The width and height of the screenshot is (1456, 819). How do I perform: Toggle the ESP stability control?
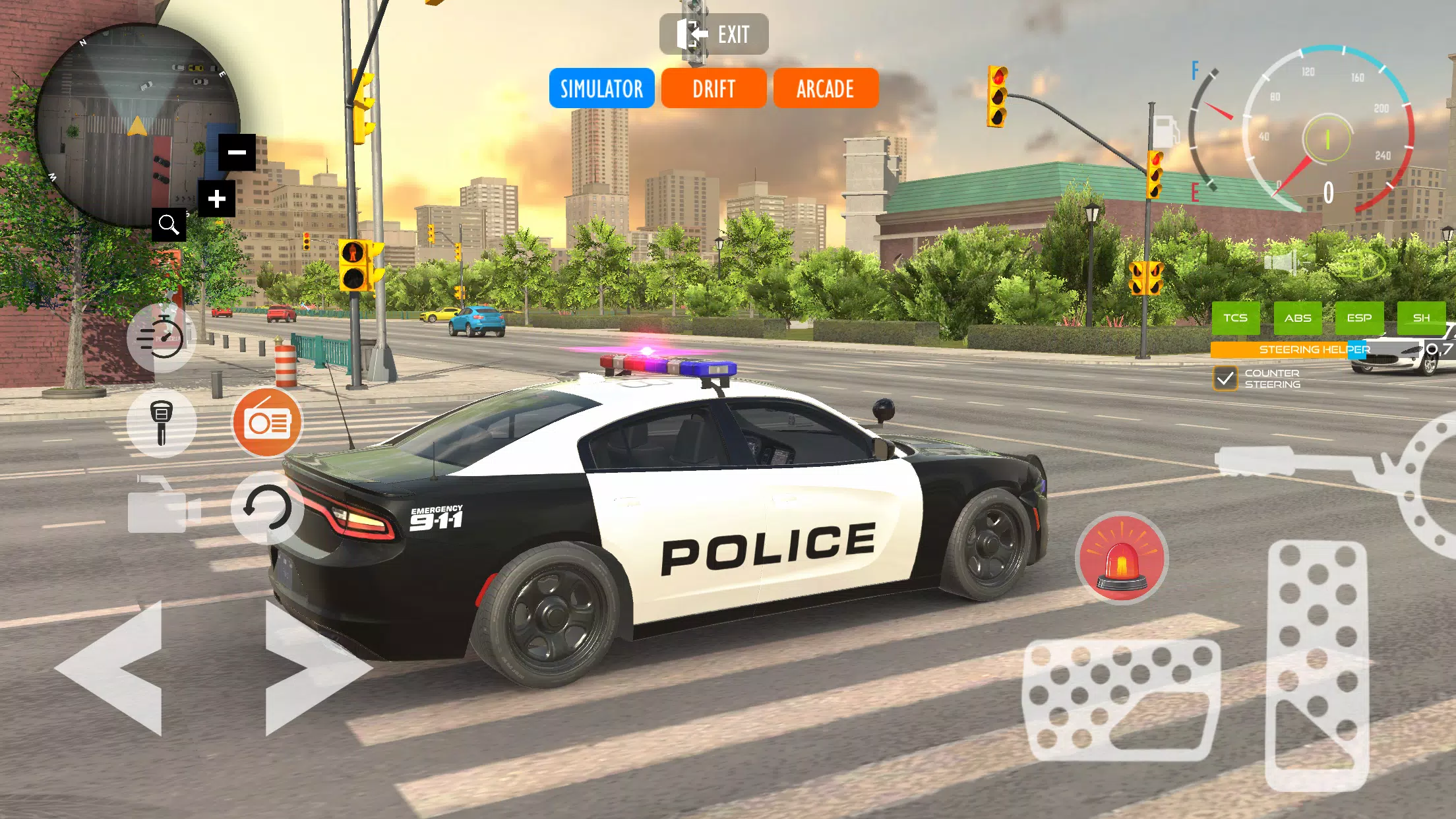[1358, 318]
